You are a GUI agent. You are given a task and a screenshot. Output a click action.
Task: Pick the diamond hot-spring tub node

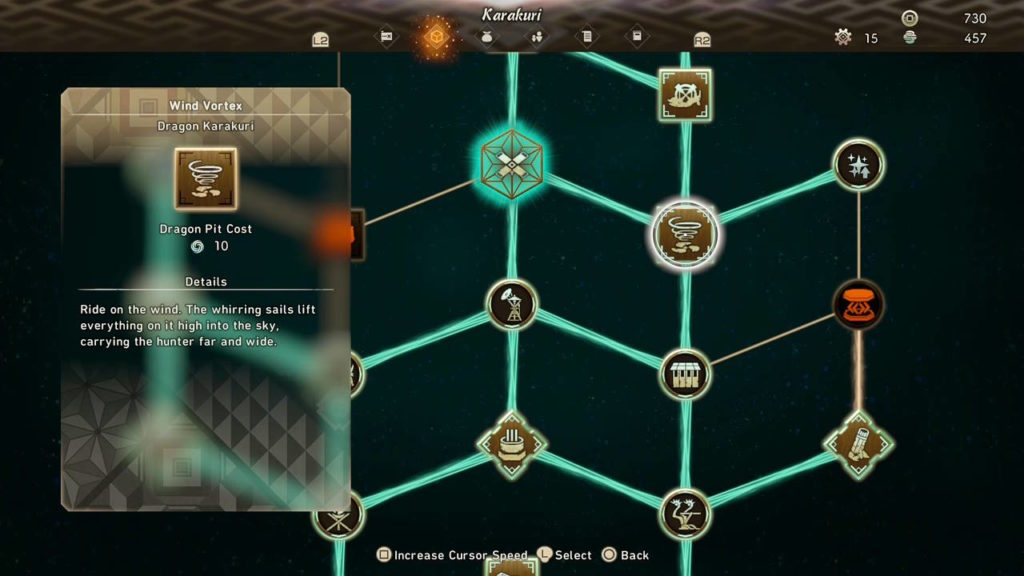click(x=512, y=444)
